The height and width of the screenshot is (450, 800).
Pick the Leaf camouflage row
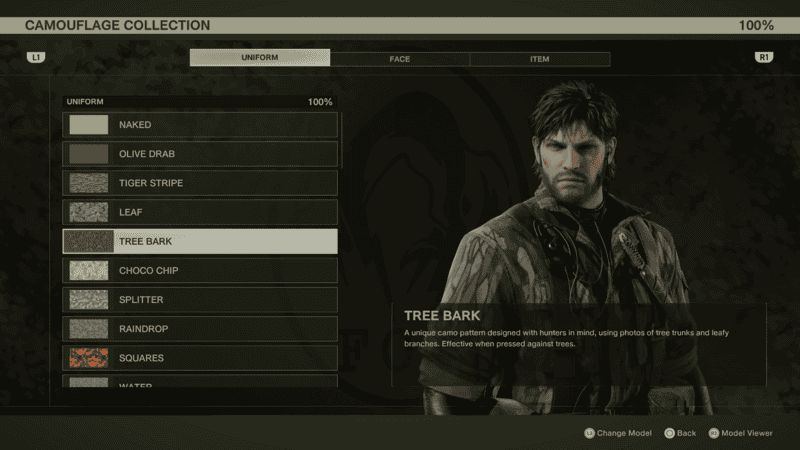[200, 212]
